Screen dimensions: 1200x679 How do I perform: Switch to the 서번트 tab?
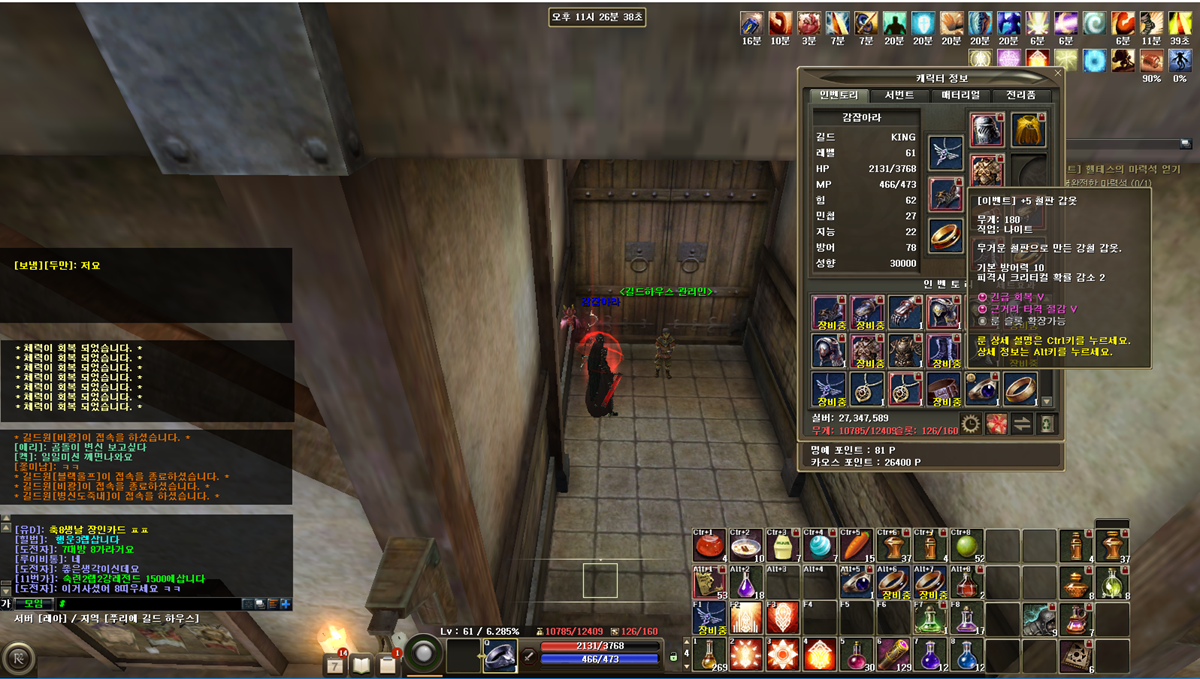click(899, 95)
